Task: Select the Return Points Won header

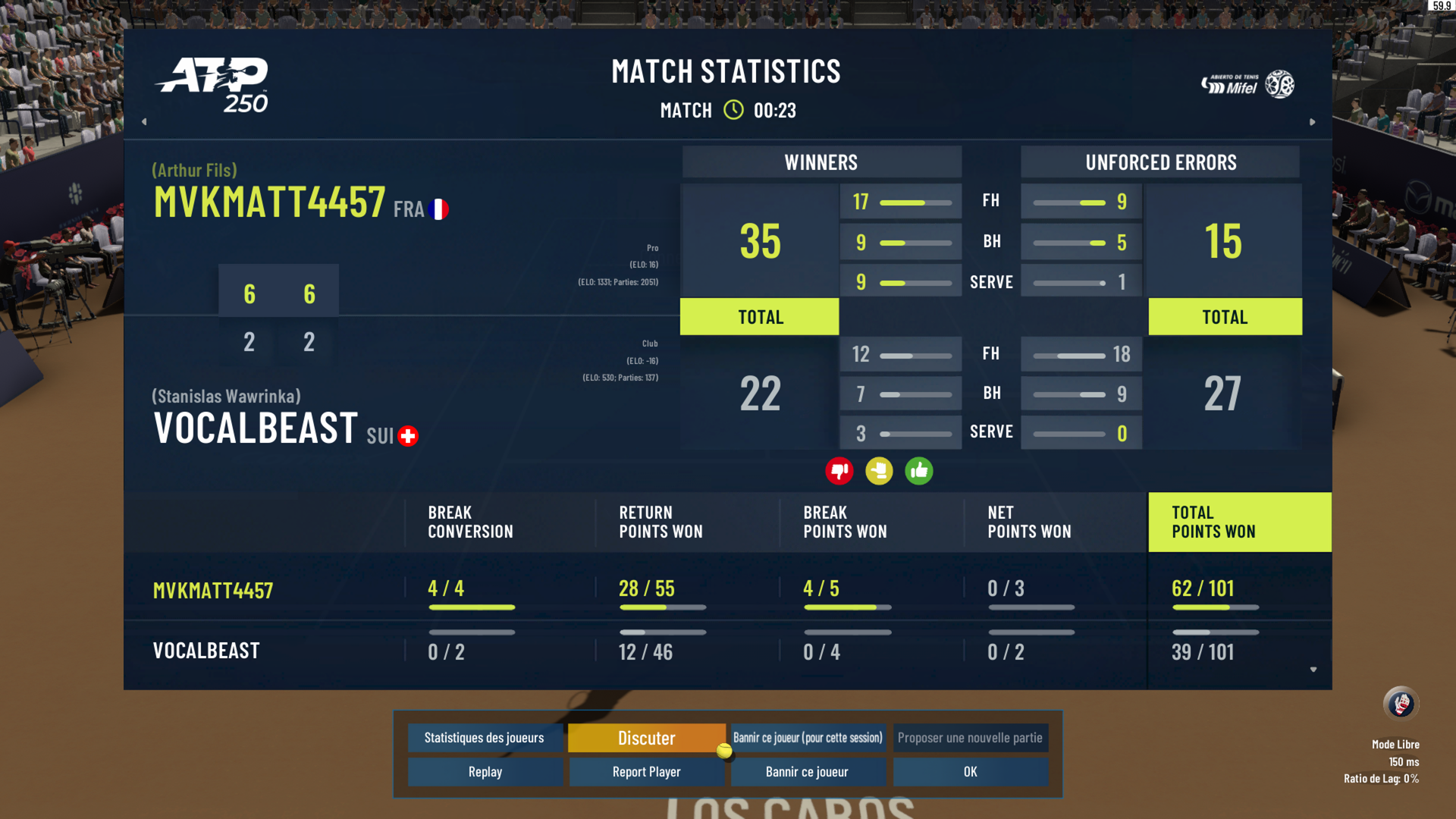Action: click(x=661, y=522)
